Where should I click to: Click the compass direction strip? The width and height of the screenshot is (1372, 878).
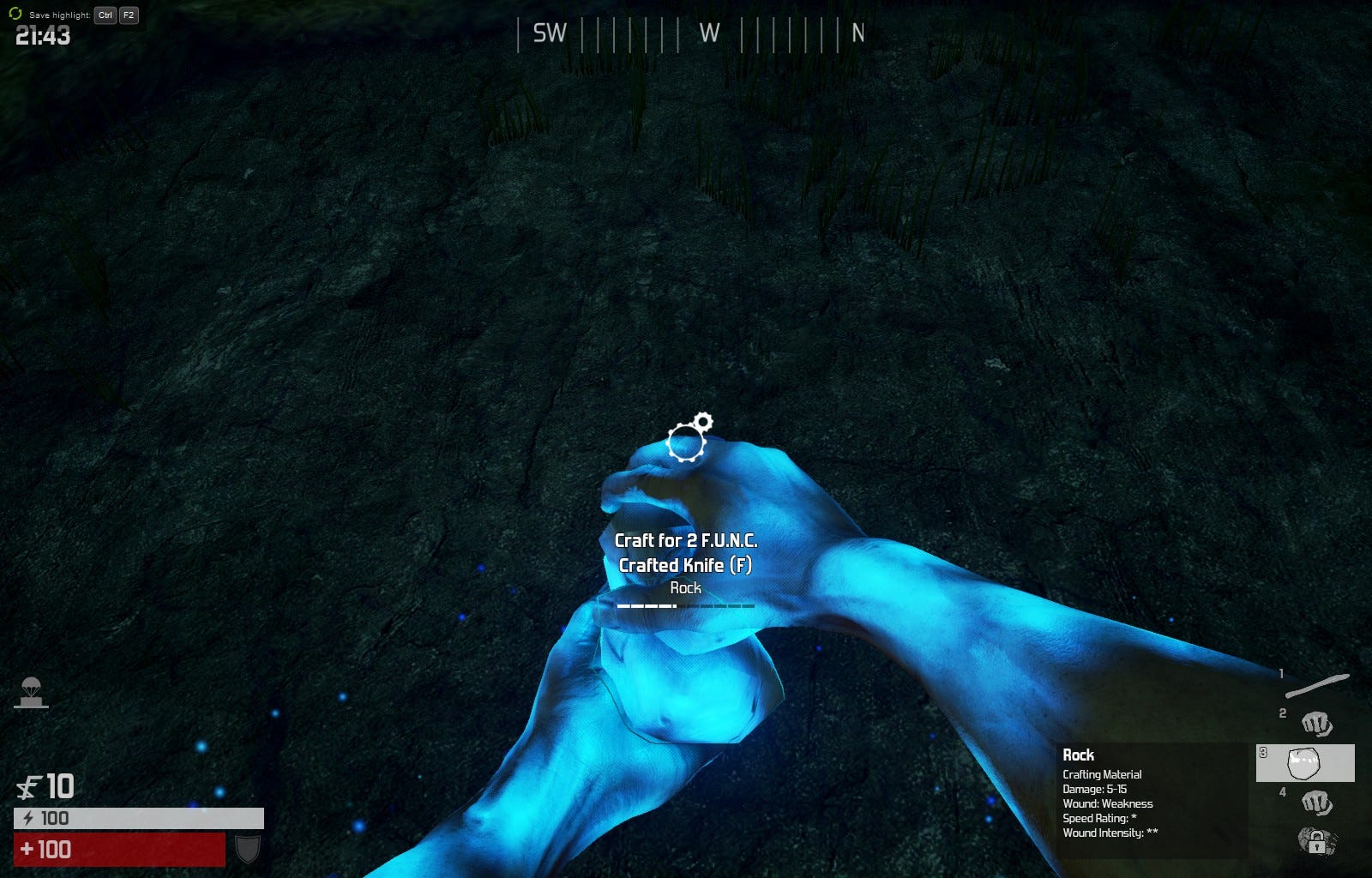pyautogui.click(x=690, y=33)
